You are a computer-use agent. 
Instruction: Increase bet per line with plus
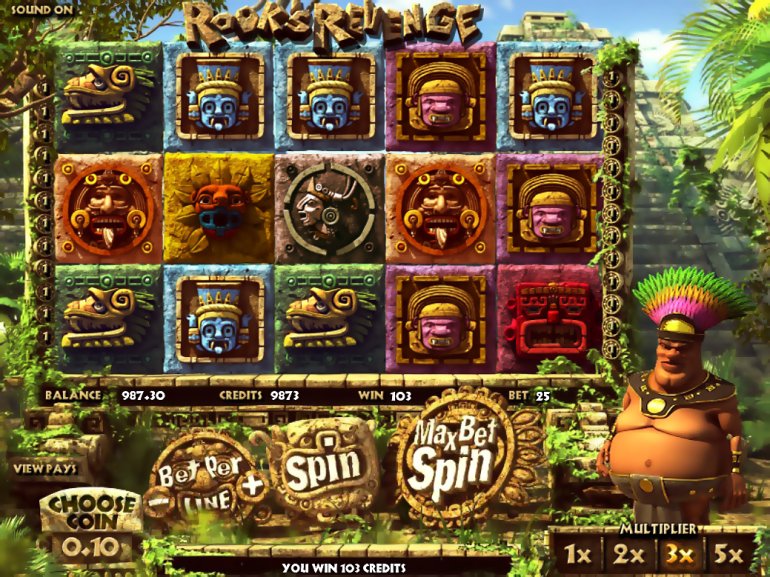[x=252, y=484]
